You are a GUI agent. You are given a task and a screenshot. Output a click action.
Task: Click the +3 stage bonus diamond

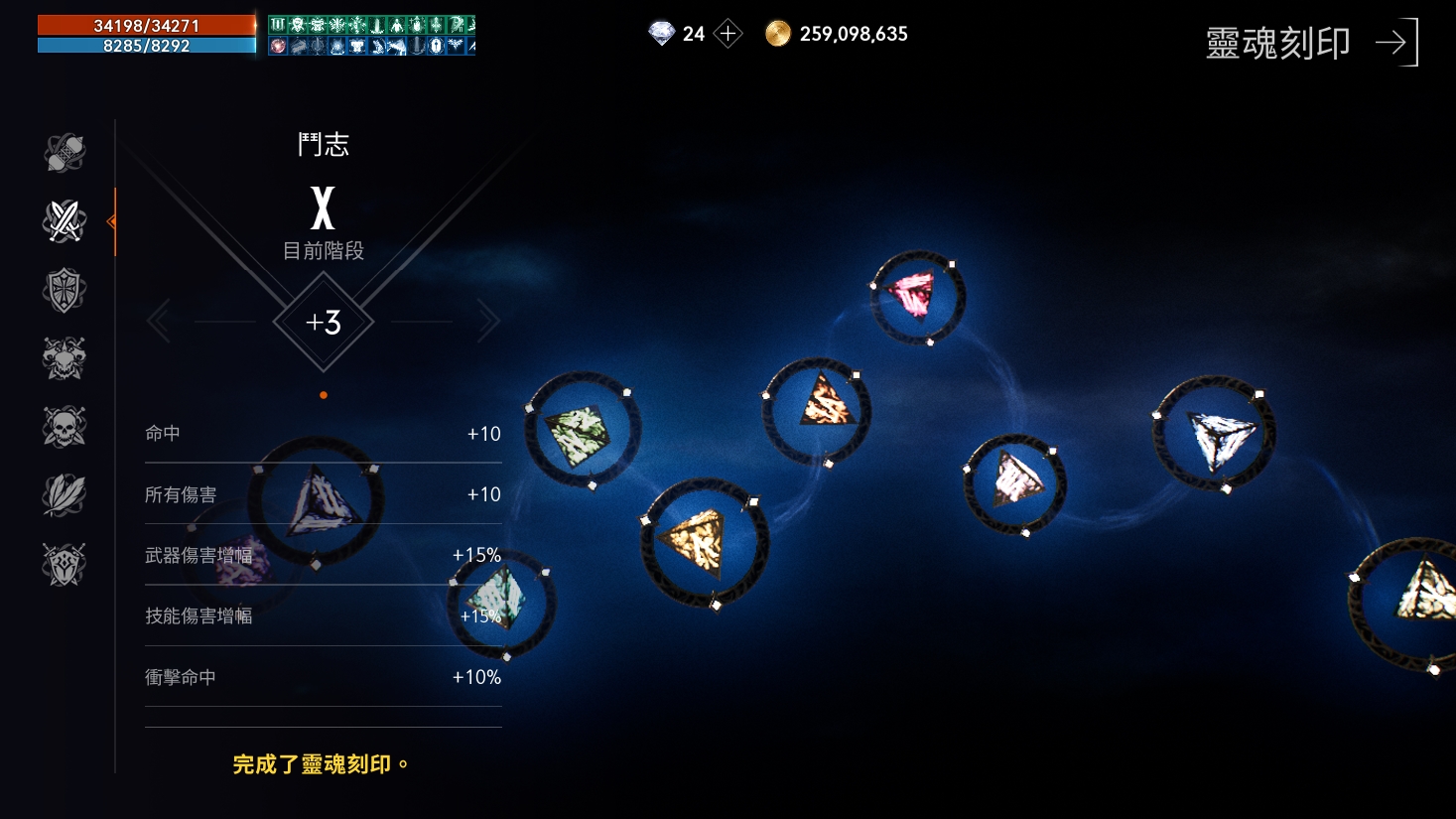[324, 322]
